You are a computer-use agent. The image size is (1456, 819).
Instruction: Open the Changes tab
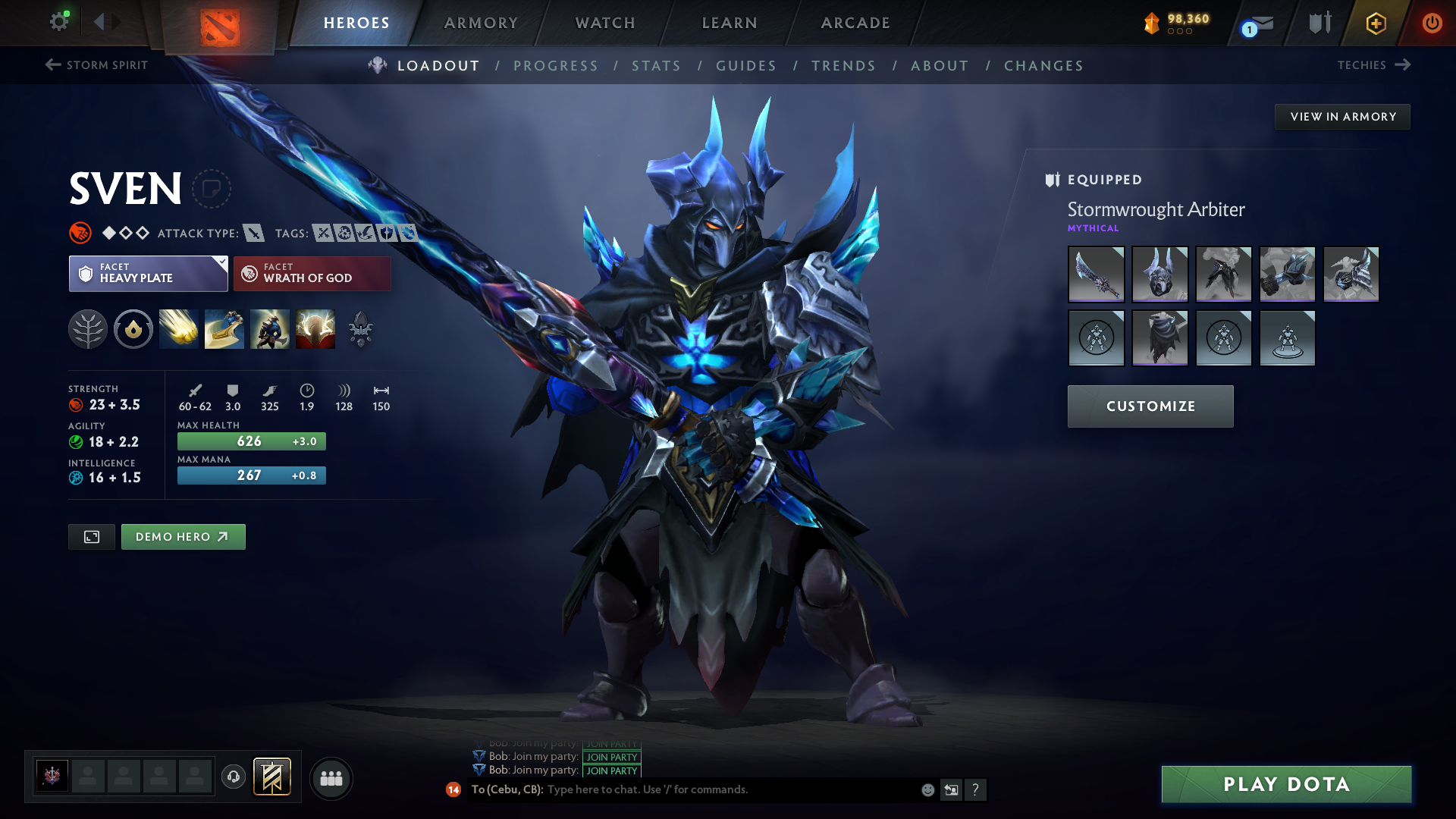[x=1043, y=66]
